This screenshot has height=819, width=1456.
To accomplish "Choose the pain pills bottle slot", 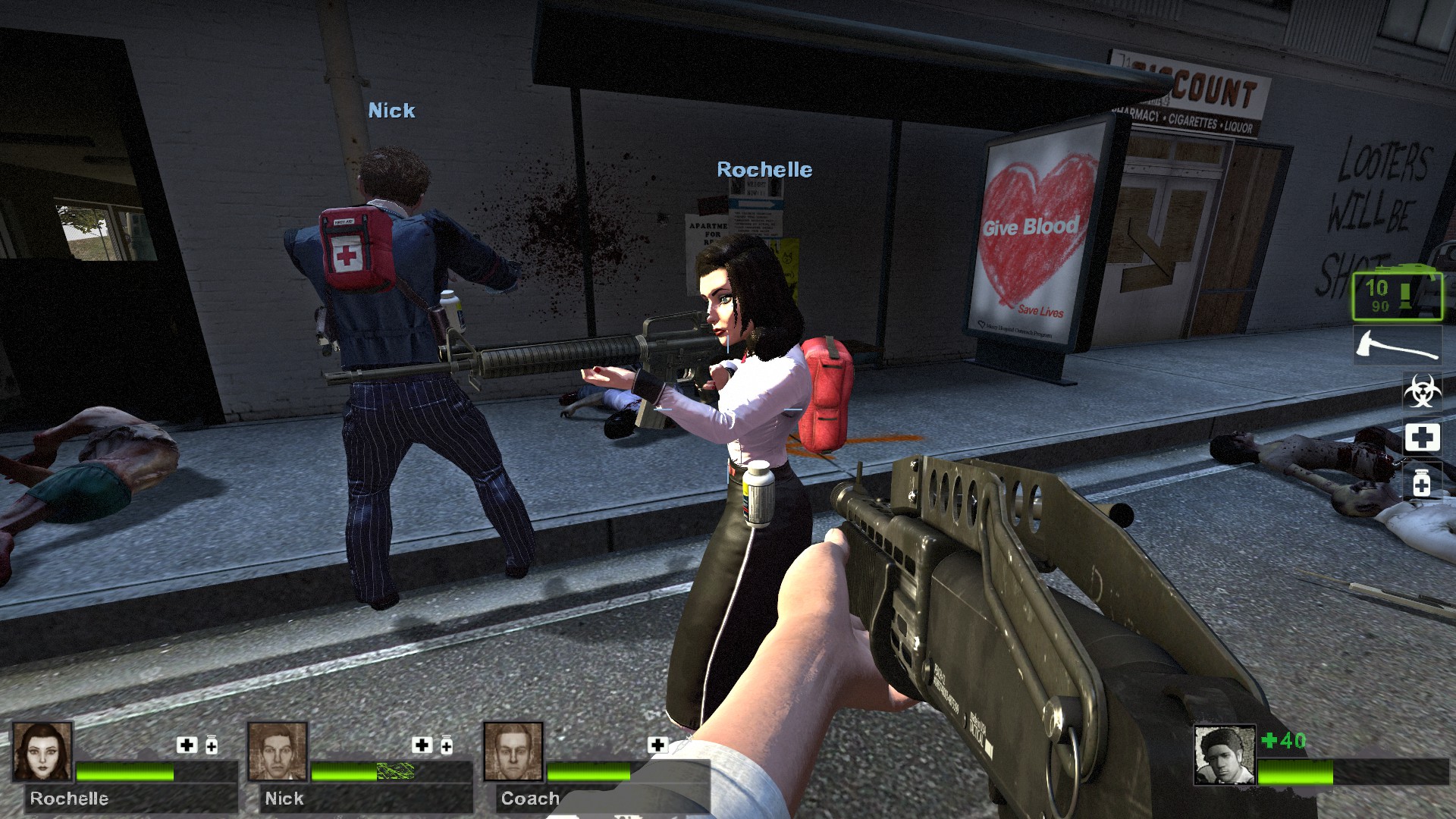I will pos(1421,483).
